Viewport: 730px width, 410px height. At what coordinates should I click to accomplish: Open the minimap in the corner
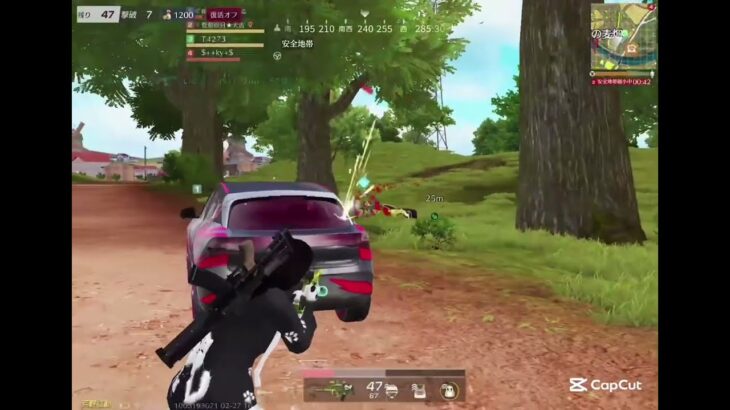pos(624,36)
